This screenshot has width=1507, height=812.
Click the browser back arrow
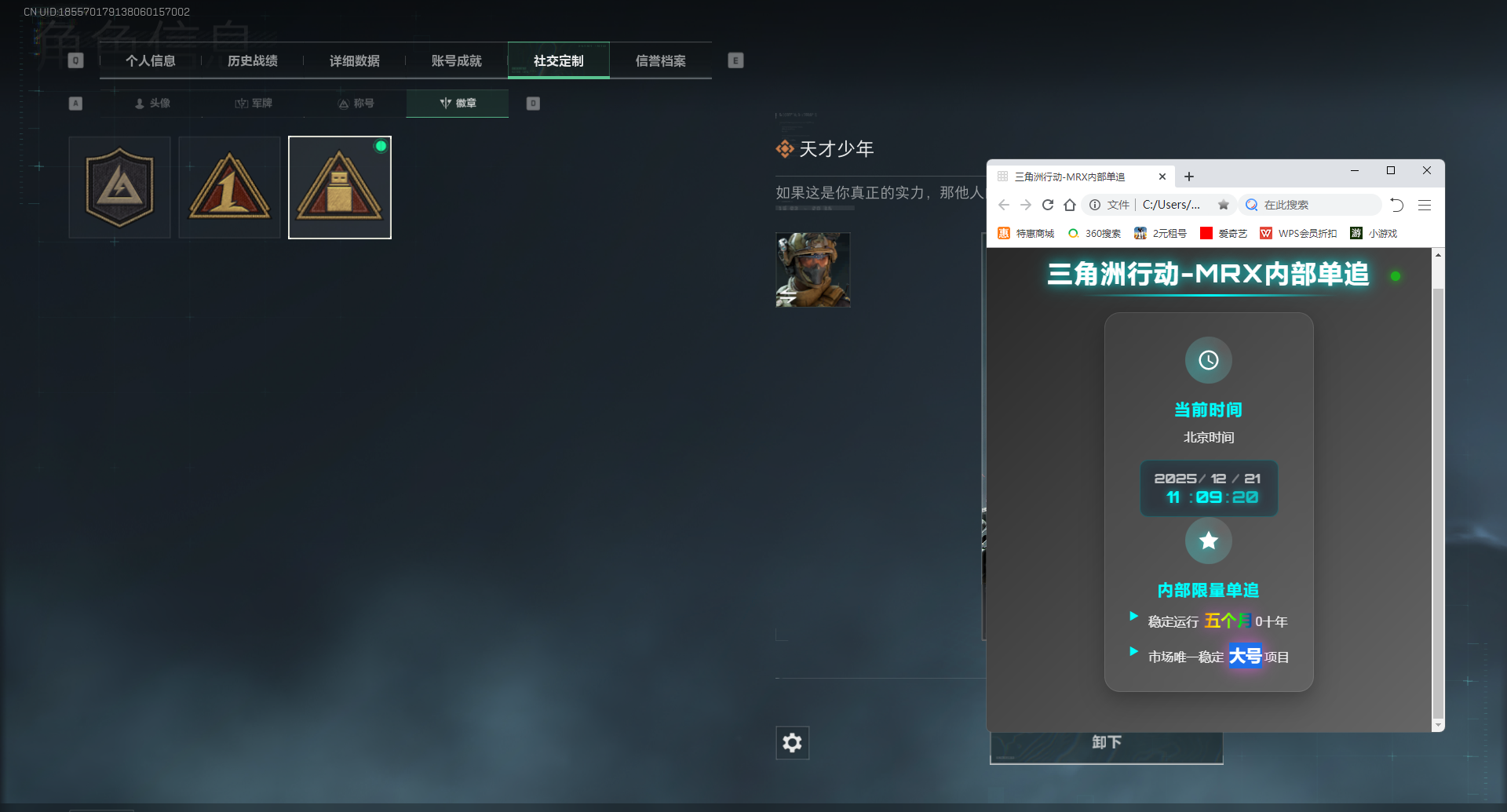pyautogui.click(x=1004, y=205)
